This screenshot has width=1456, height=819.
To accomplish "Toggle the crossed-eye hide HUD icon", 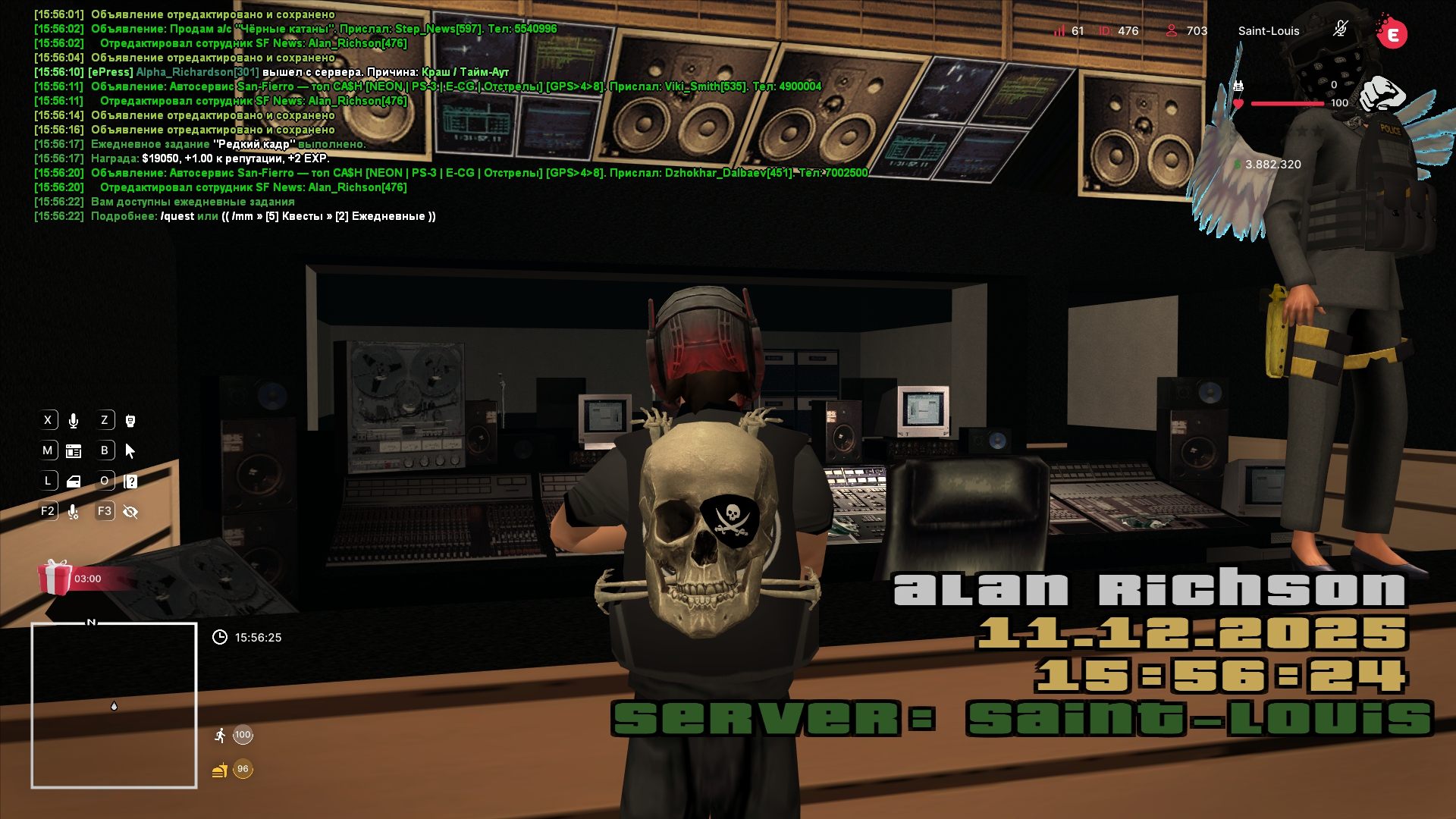I will (x=130, y=512).
